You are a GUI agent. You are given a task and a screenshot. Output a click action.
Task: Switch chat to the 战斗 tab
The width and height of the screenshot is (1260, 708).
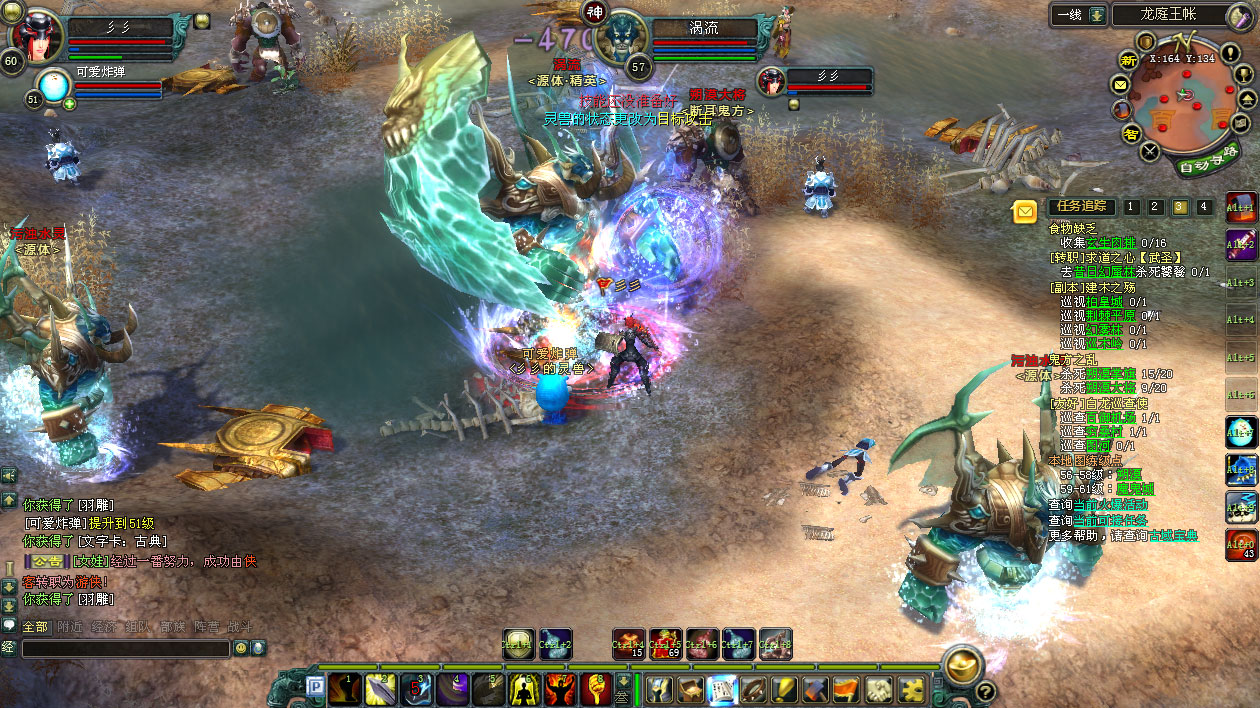[x=240, y=627]
